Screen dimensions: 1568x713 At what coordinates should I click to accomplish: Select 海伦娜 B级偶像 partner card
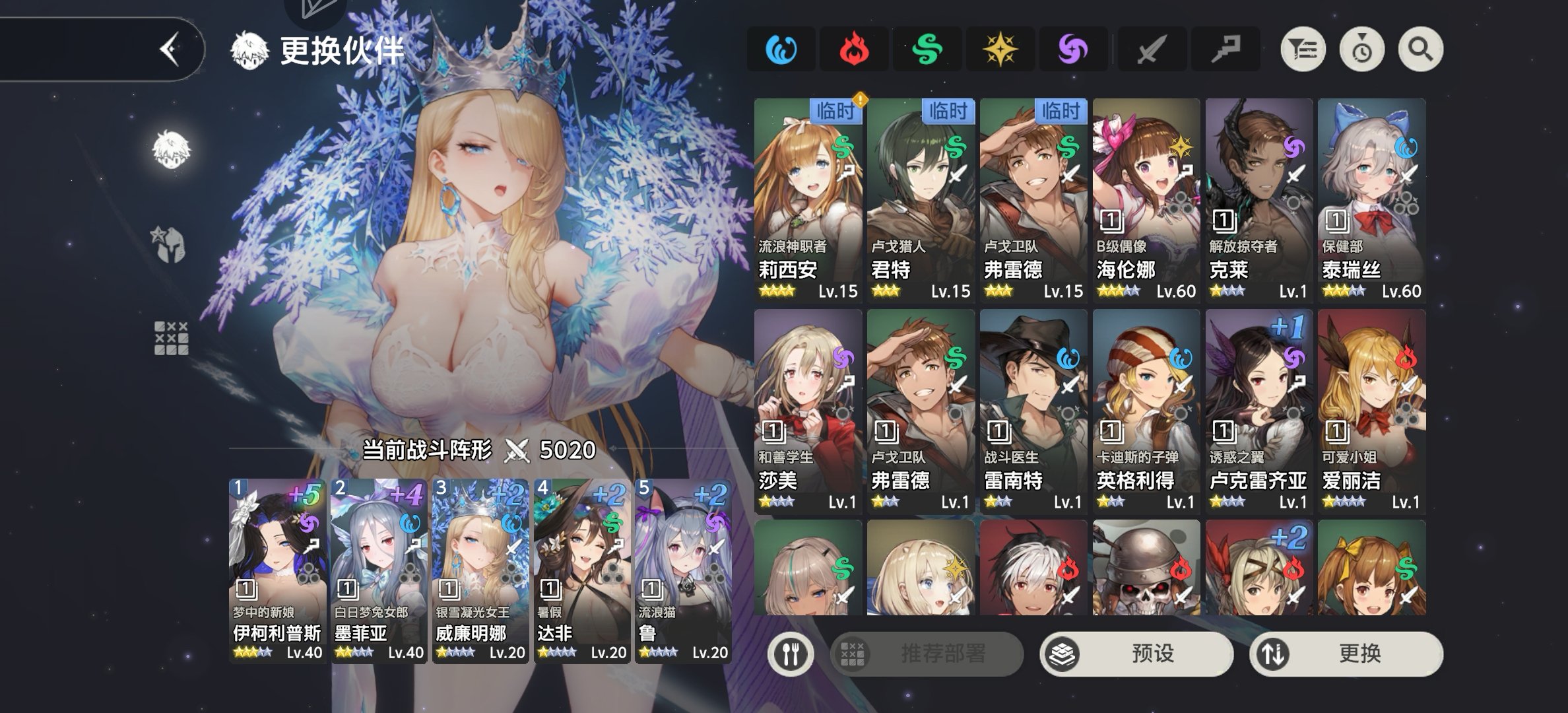(x=1146, y=200)
